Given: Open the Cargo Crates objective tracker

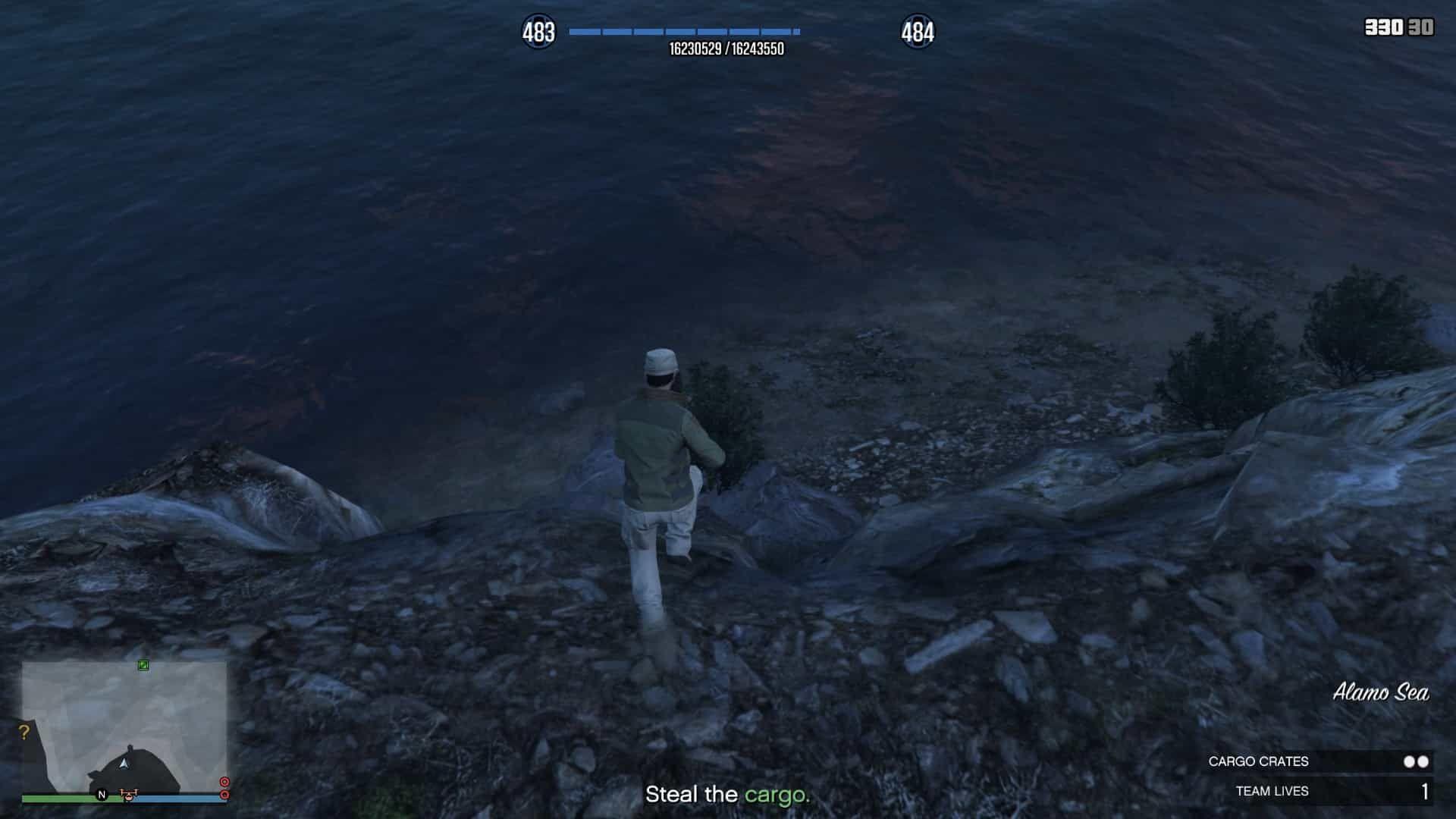Looking at the screenshot, I should pos(1319,761).
